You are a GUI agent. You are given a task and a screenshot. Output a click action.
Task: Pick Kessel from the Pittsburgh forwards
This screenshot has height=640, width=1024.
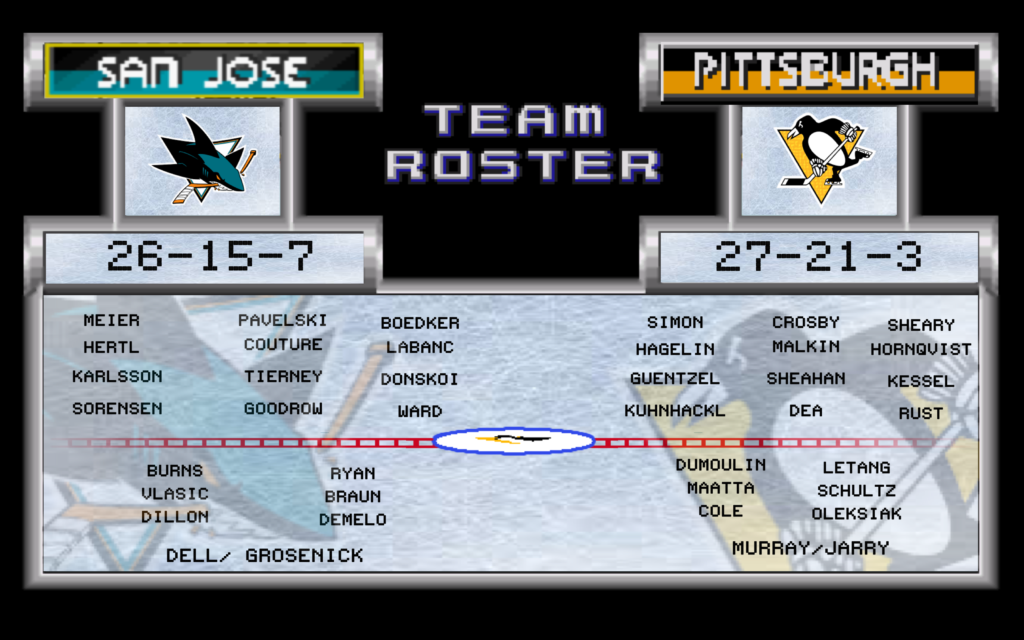pyautogui.click(x=920, y=381)
